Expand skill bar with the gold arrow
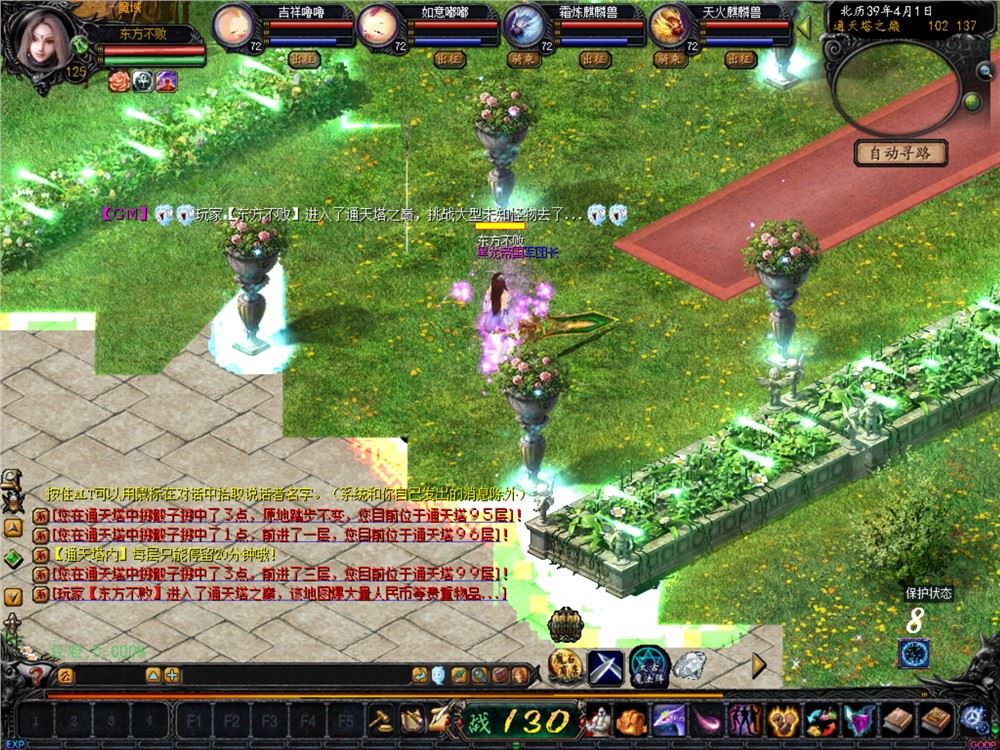 [758, 663]
